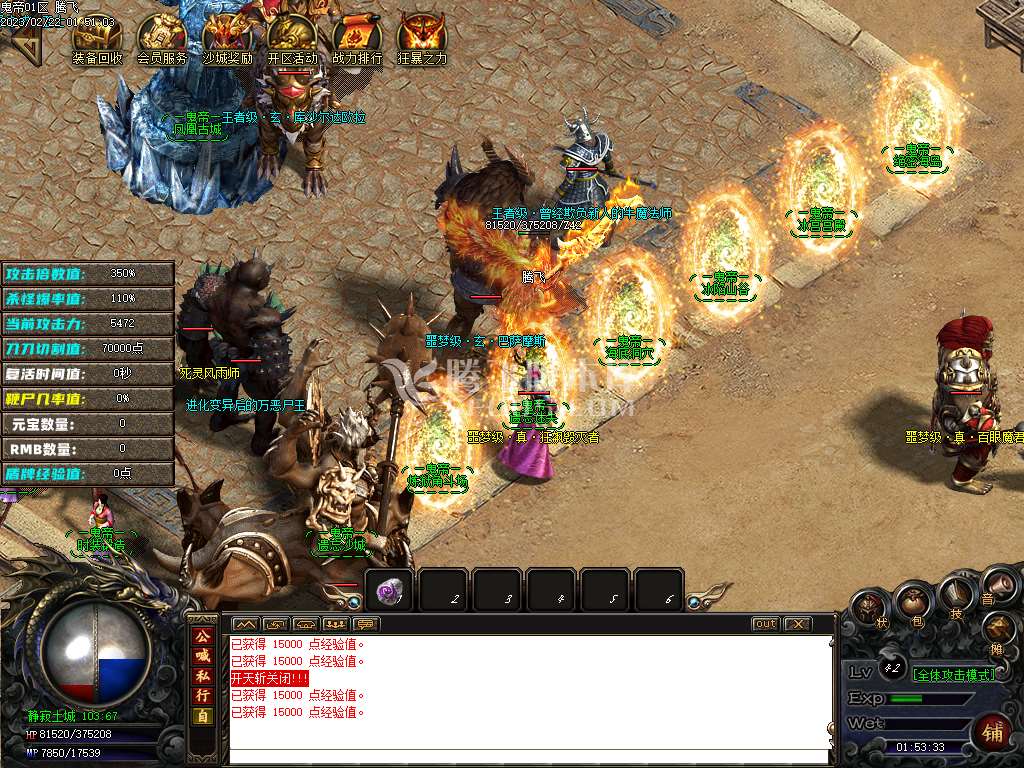Switch to the 行 guild chat channel

pyautogui.click(x=203, y=696)
